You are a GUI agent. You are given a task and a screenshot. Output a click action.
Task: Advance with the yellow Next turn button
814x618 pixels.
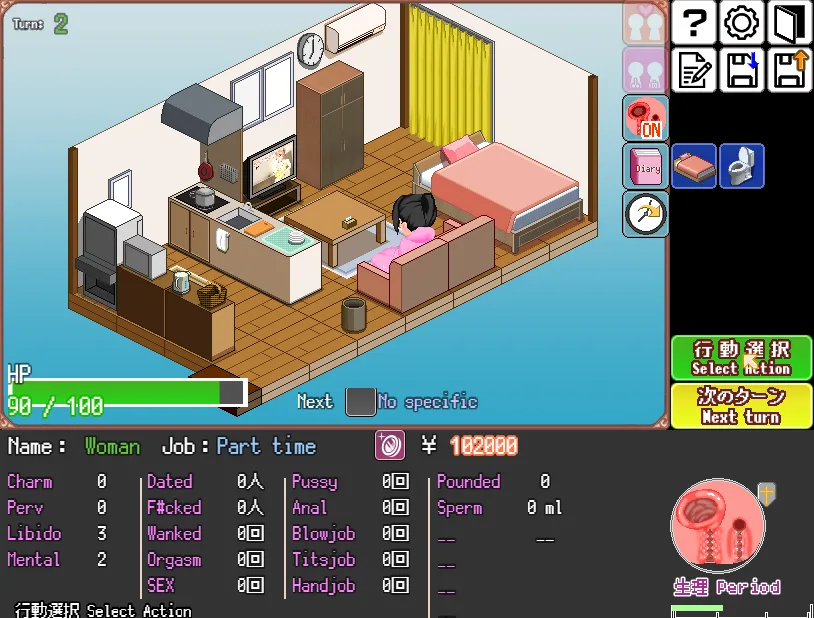741,405
